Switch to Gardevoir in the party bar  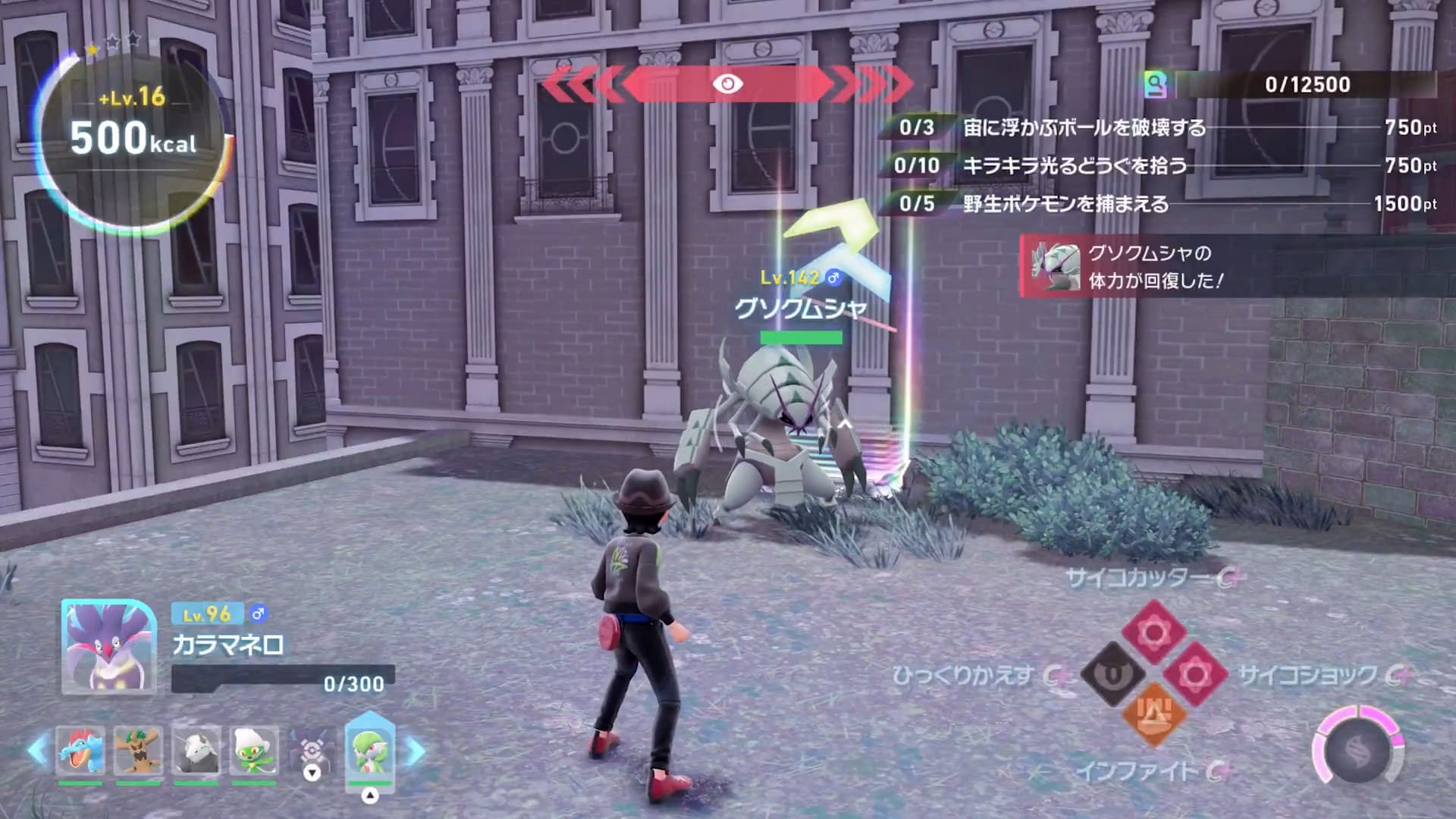369,748
